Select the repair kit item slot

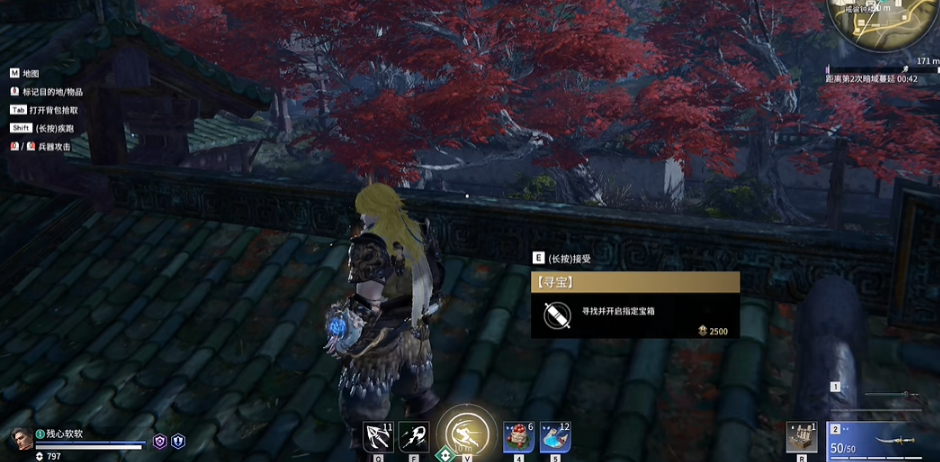pos(802,437)
